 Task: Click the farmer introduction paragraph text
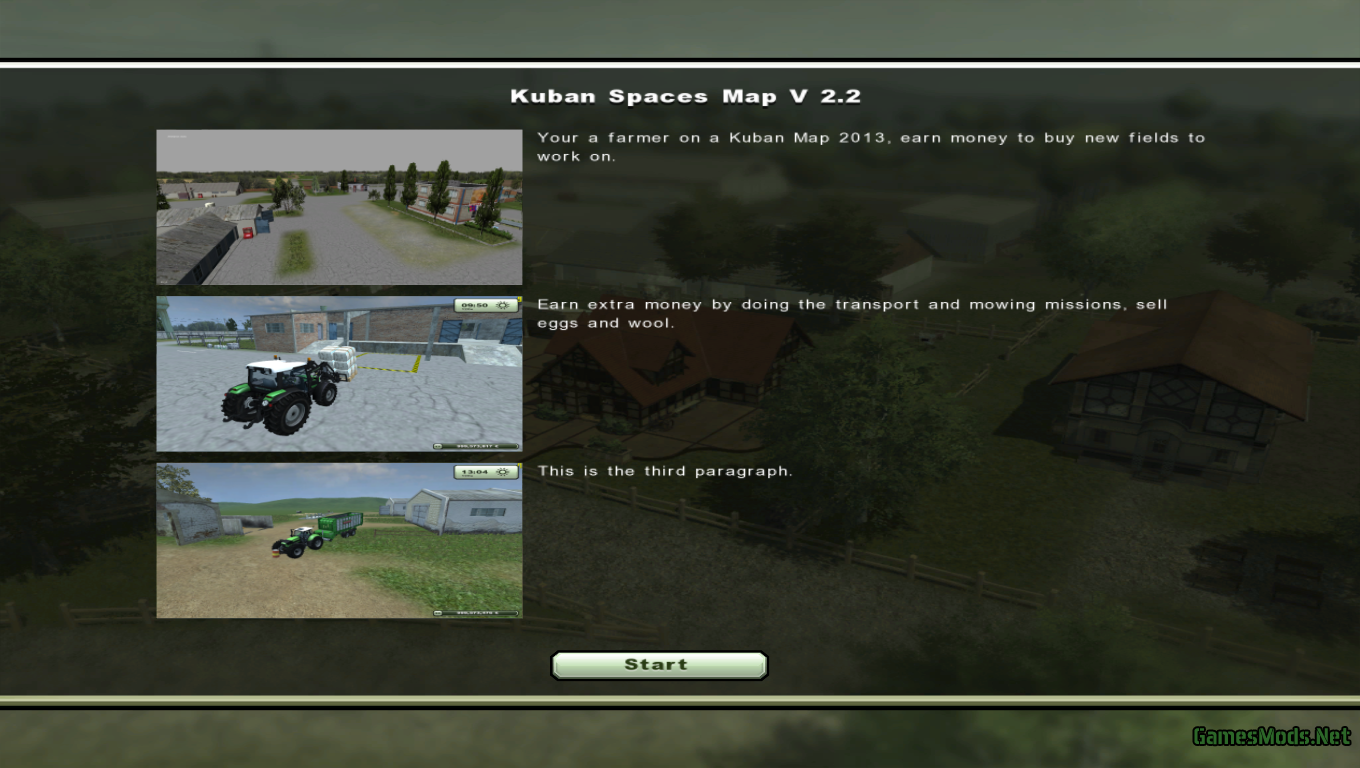pyautogui.click(x=870, y=146)
